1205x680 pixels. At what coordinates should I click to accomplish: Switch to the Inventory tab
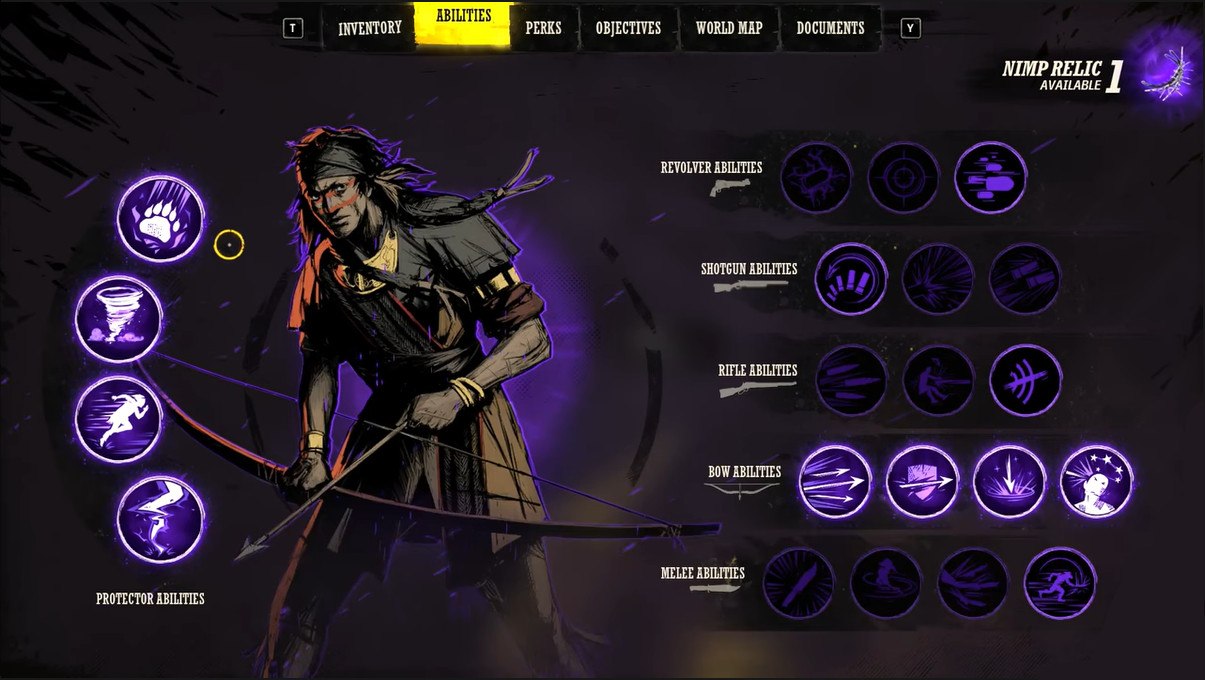click(369, 28)
